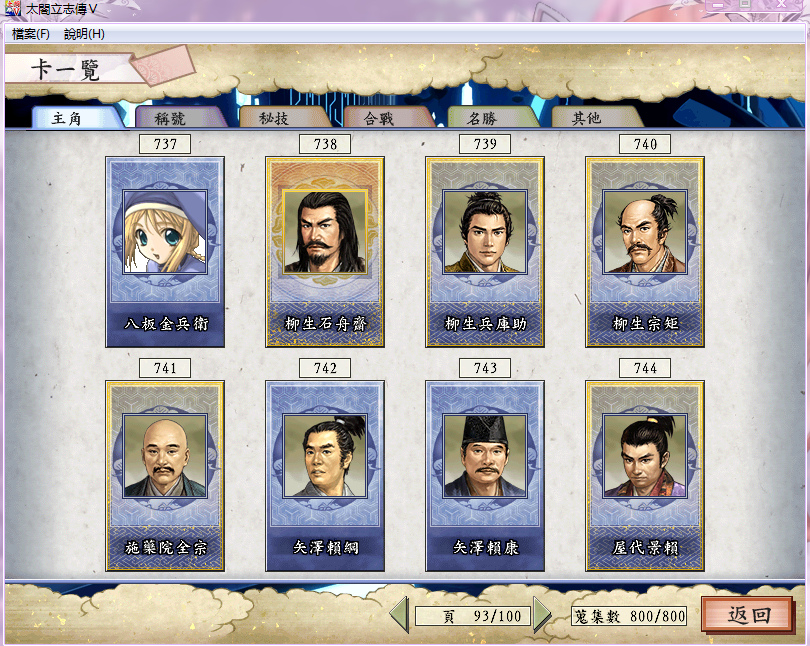The height and width of the screenshot is (646, 810).
Task: Open the 說明(H) menu
Action: click(84, 34)
